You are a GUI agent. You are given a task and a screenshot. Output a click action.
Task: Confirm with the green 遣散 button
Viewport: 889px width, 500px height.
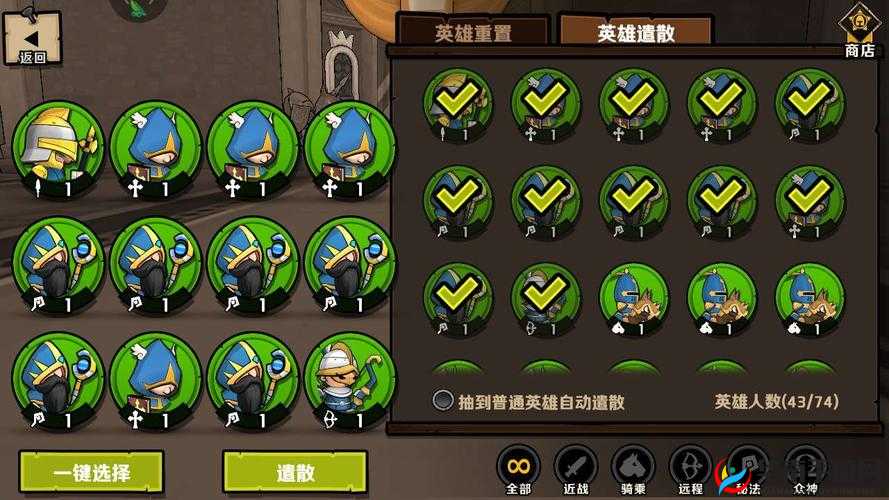point(295,472)
